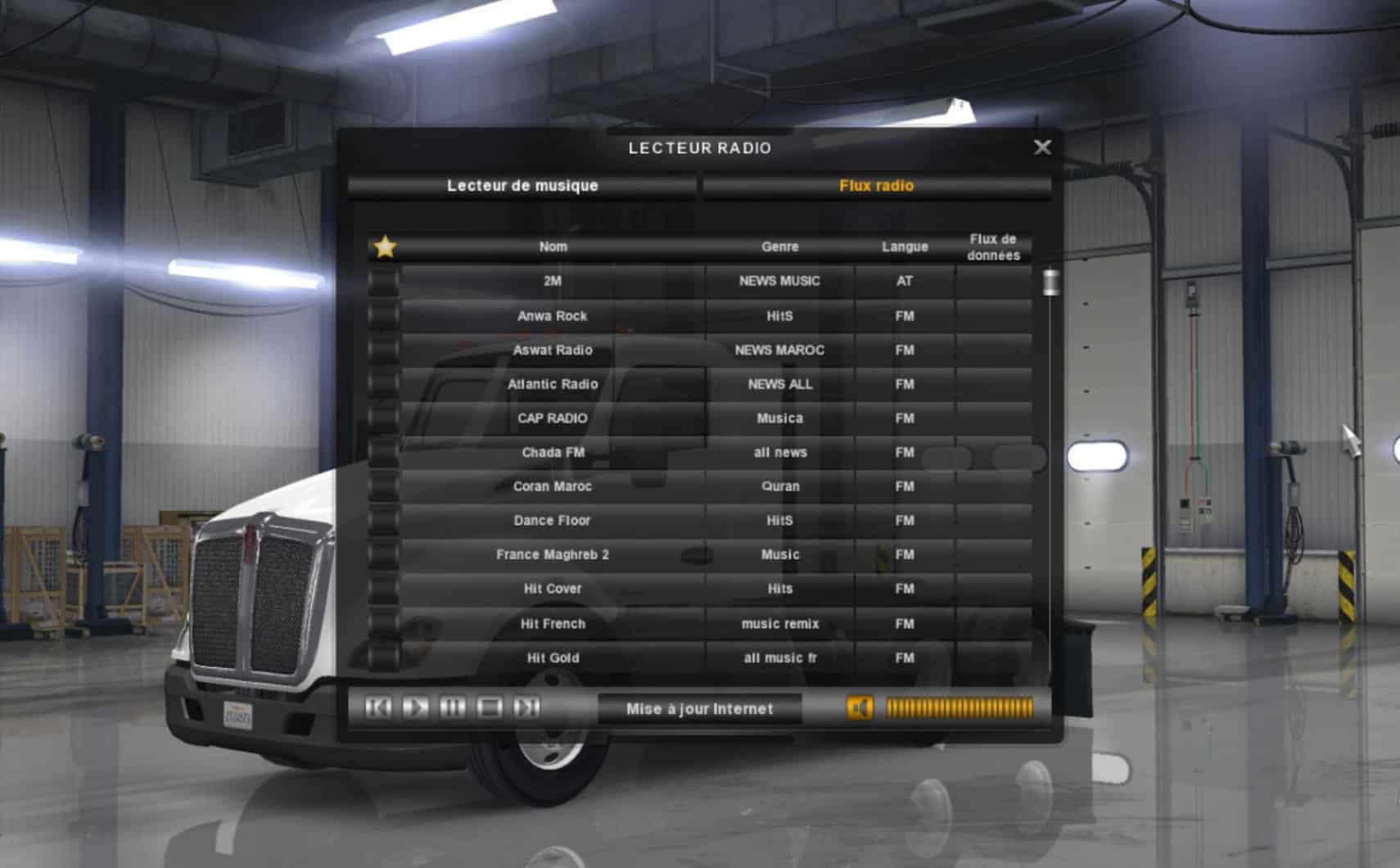
Task: Close the Lecteur Radio window
Action: [x=1042, y=147]
